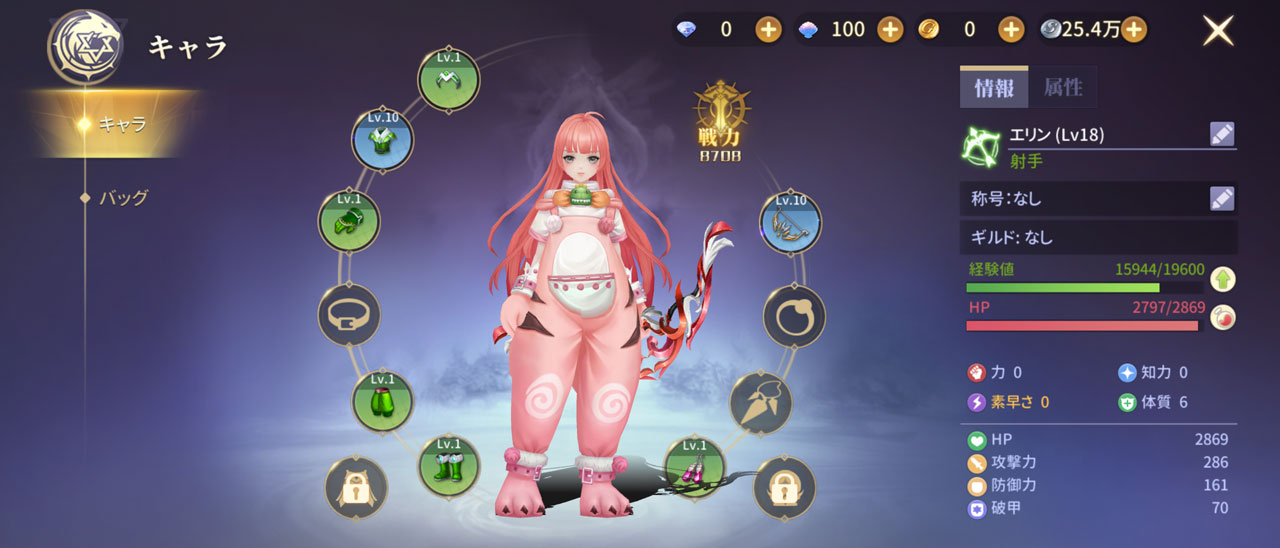Viewport: 1280px width, 548px height.
Task: Click the green experience boost arrow
Action: pos(1222,279)
